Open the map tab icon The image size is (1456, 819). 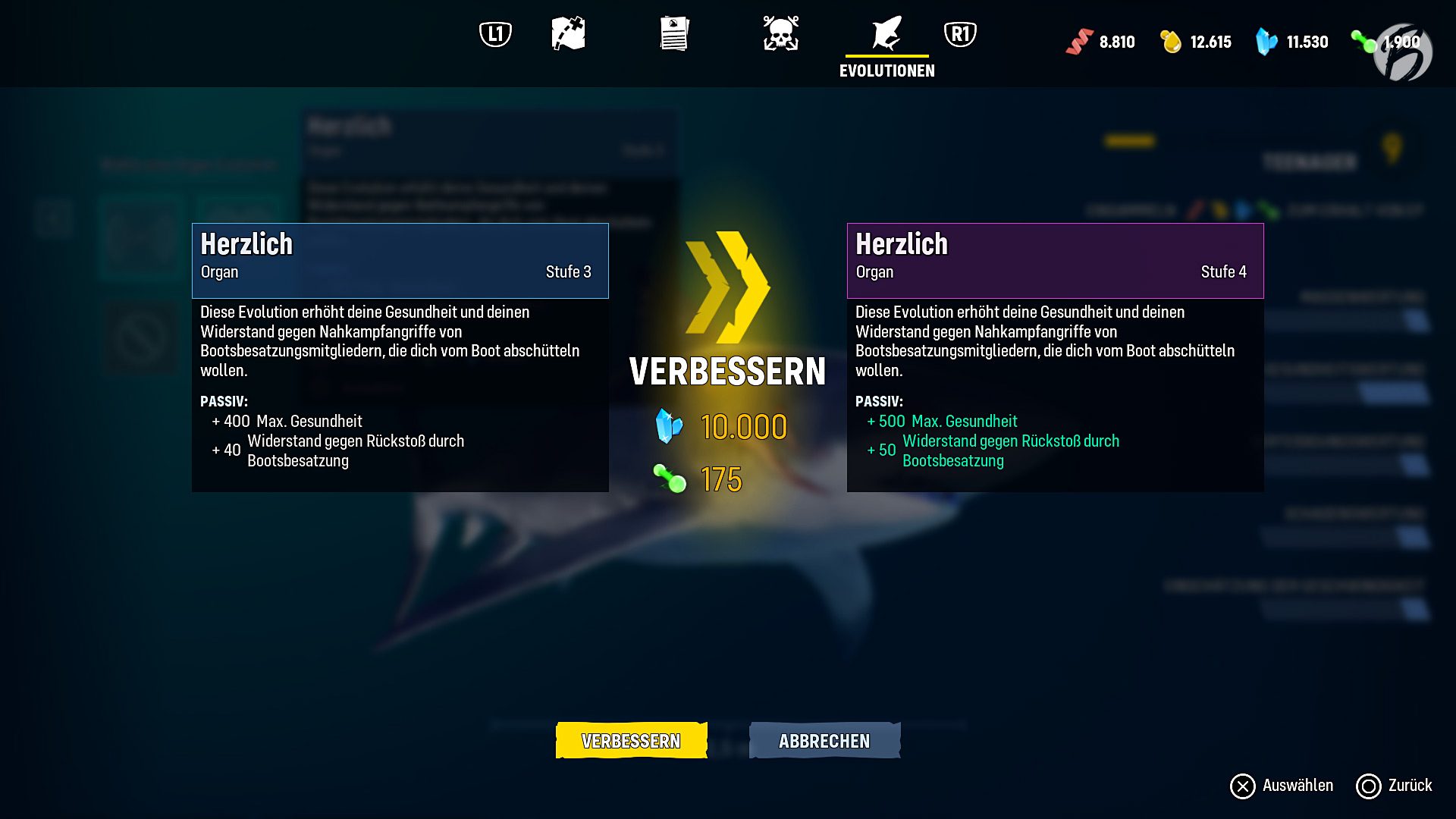tap(568, 34)
